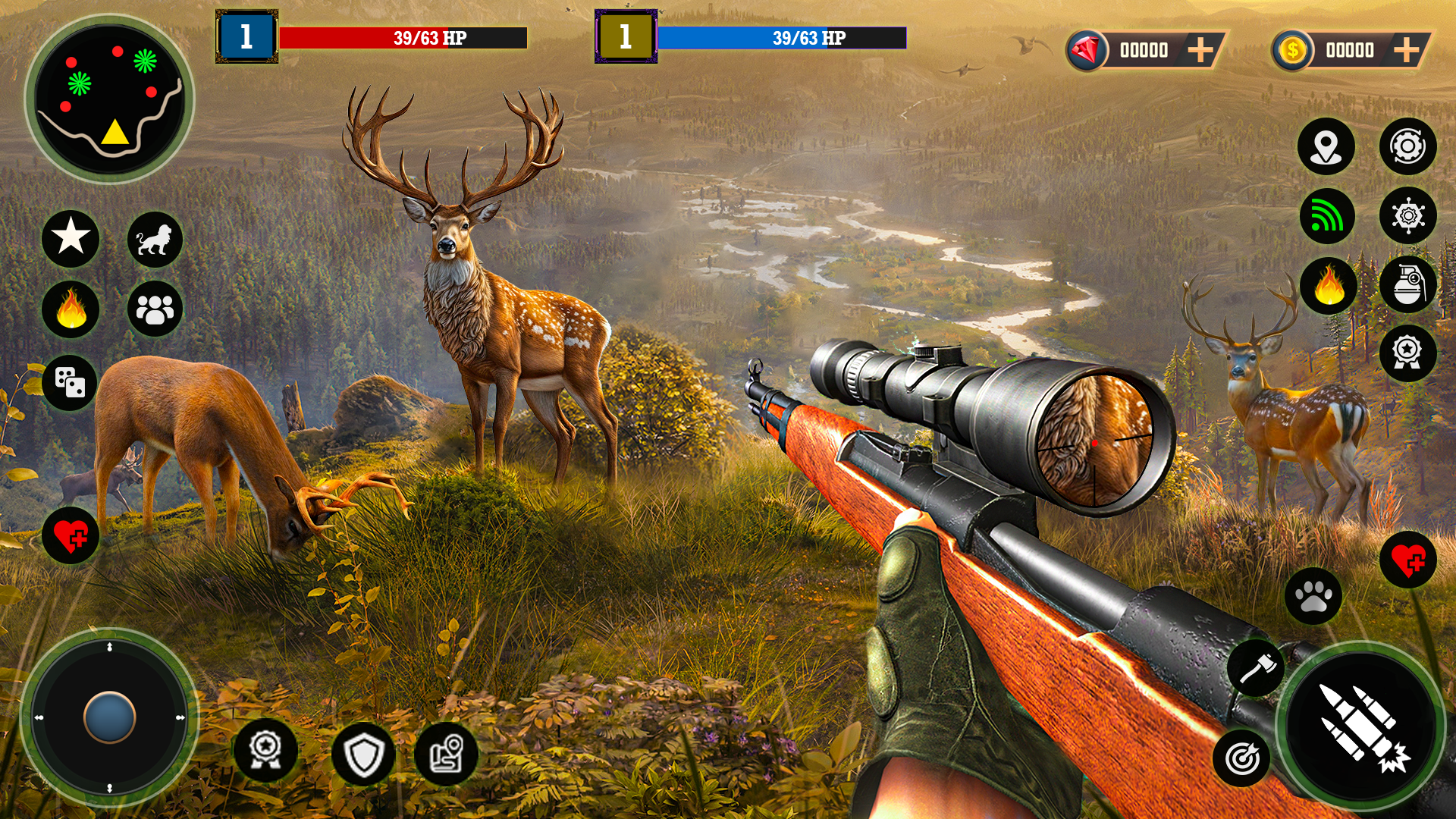Image resolution: width=1456 pixels, height=819 pixels.
Task: Activate the paw print tracking icon
Action: pos(1313,596)
